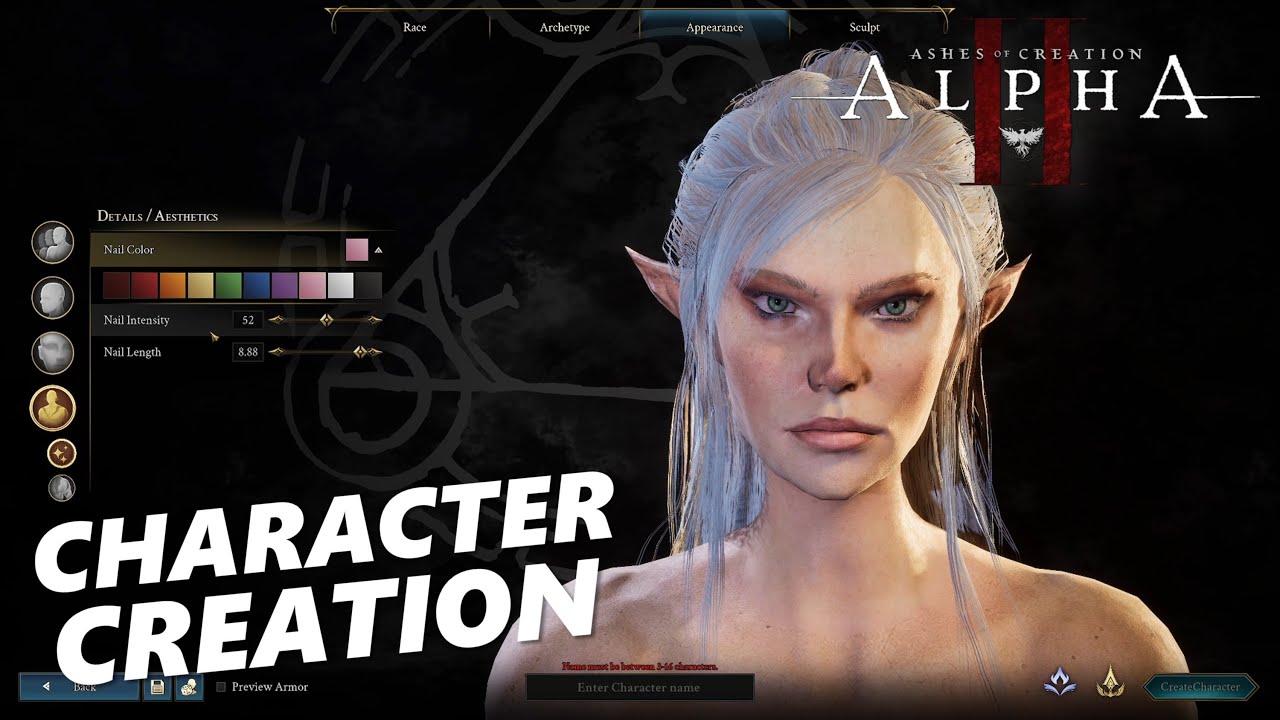Collapse the Nail Color section
The width and height of the screenshot is (1280, 720).
377,249
